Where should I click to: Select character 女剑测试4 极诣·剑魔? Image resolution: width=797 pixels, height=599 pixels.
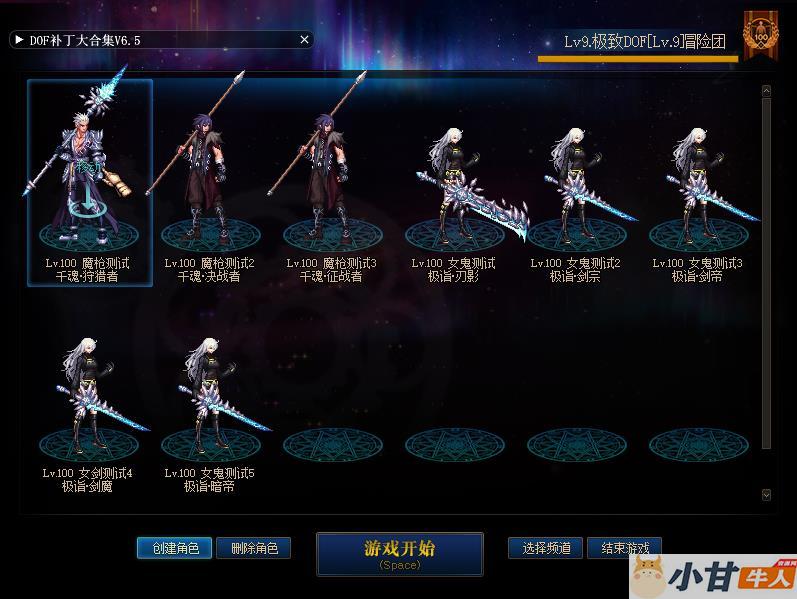pyautogui.click(x=88, y=400)
